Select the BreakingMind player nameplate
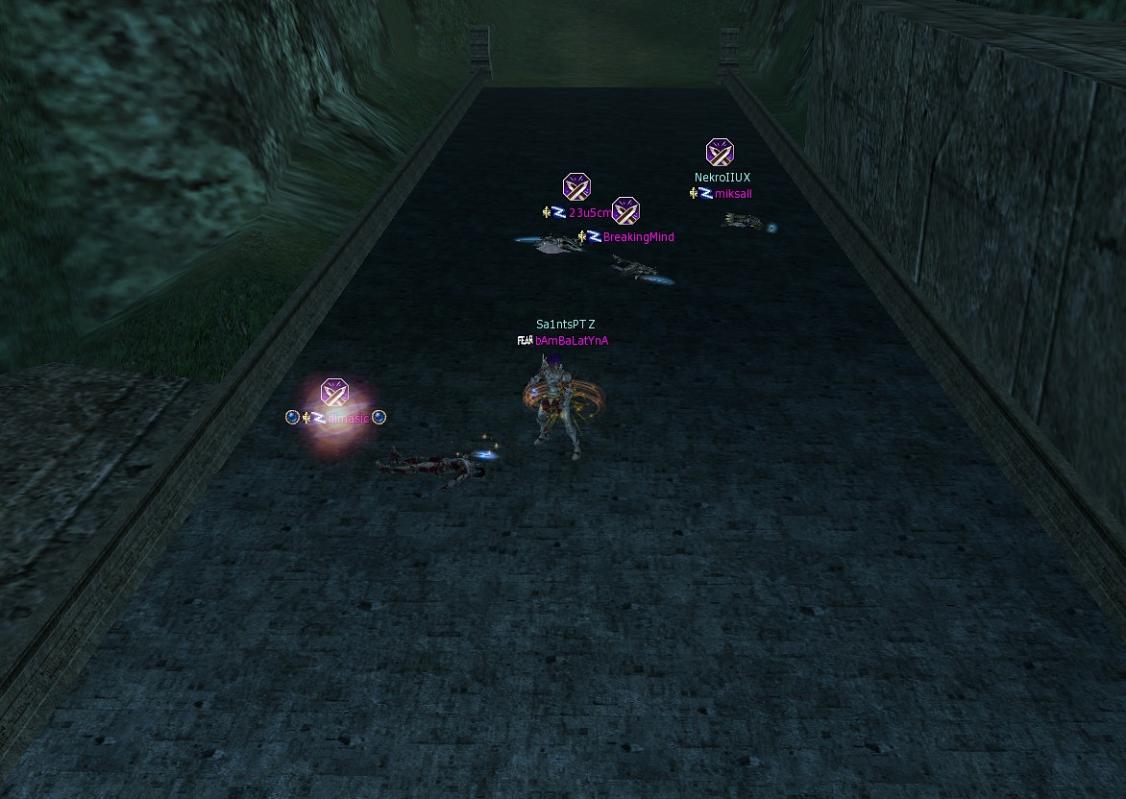The height and width of the screenshot is (799, 1126). [638, 237]
